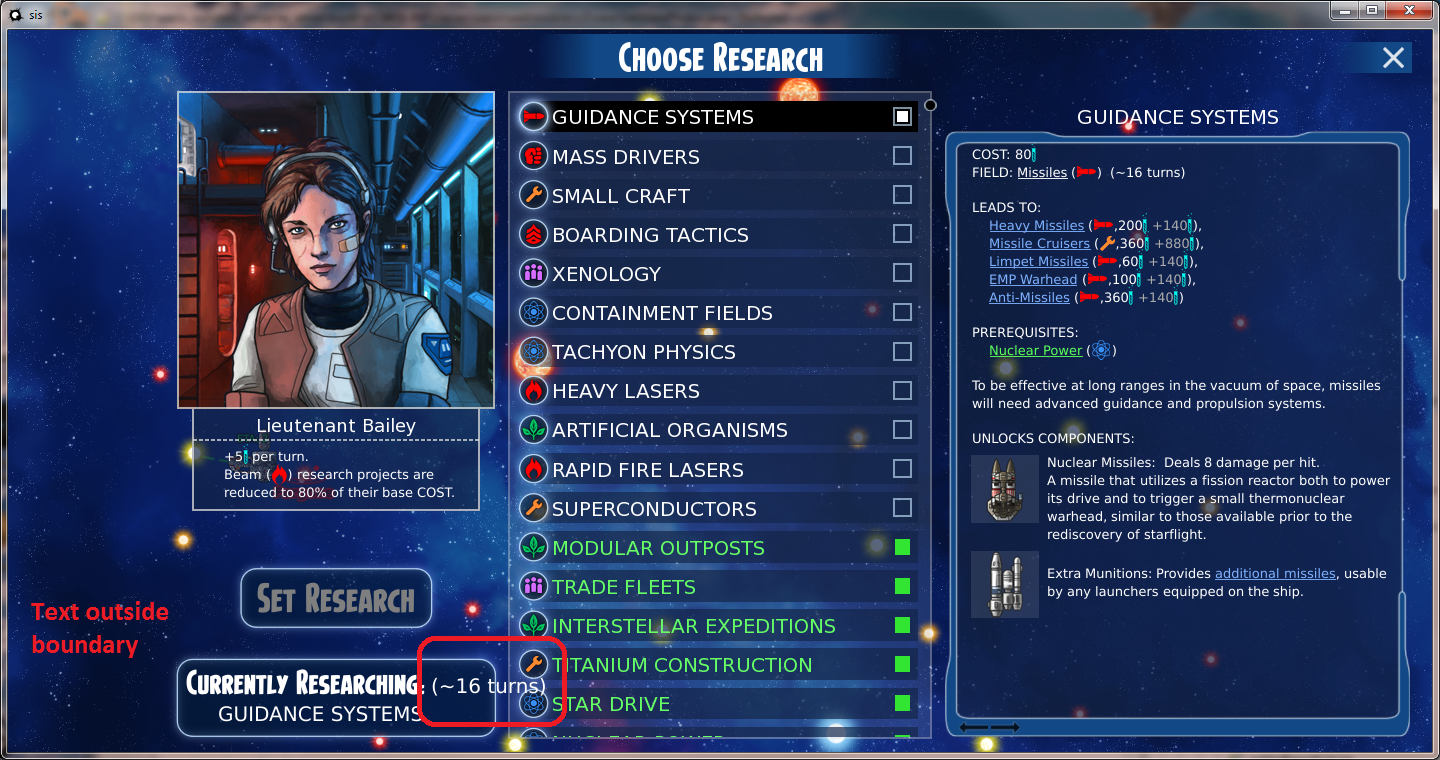1440x760 pixels.
Task: Select Artificial Organisms research
Action: point(669,430)
